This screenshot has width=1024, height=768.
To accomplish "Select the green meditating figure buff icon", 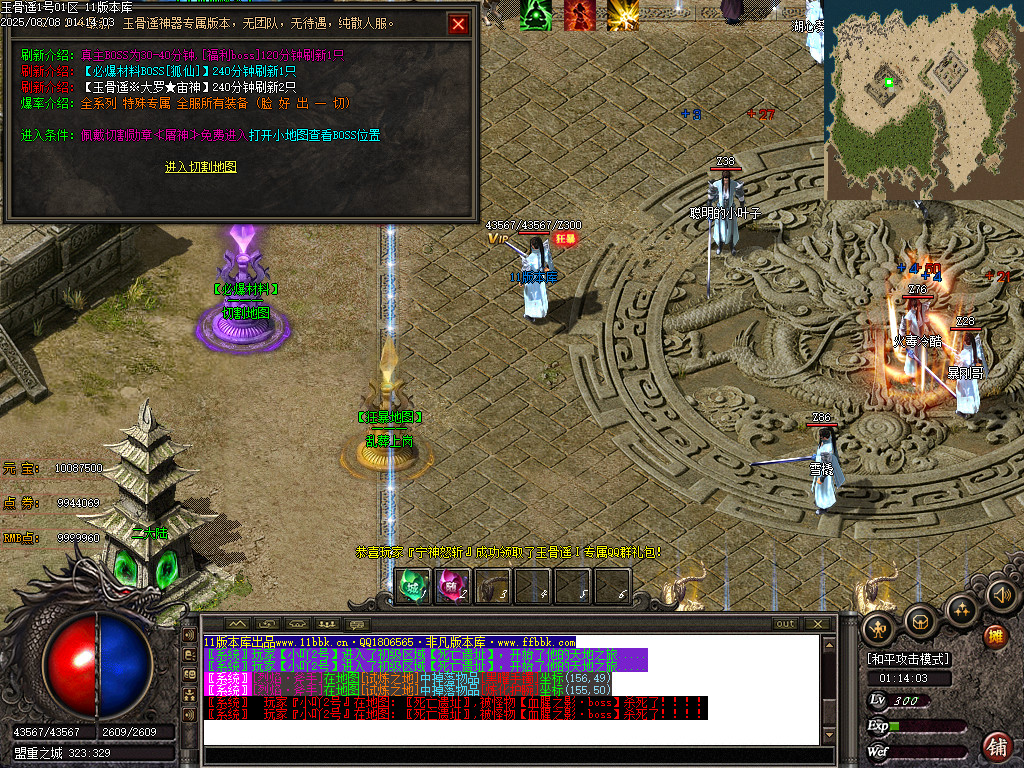I will [x=536, y=15].
